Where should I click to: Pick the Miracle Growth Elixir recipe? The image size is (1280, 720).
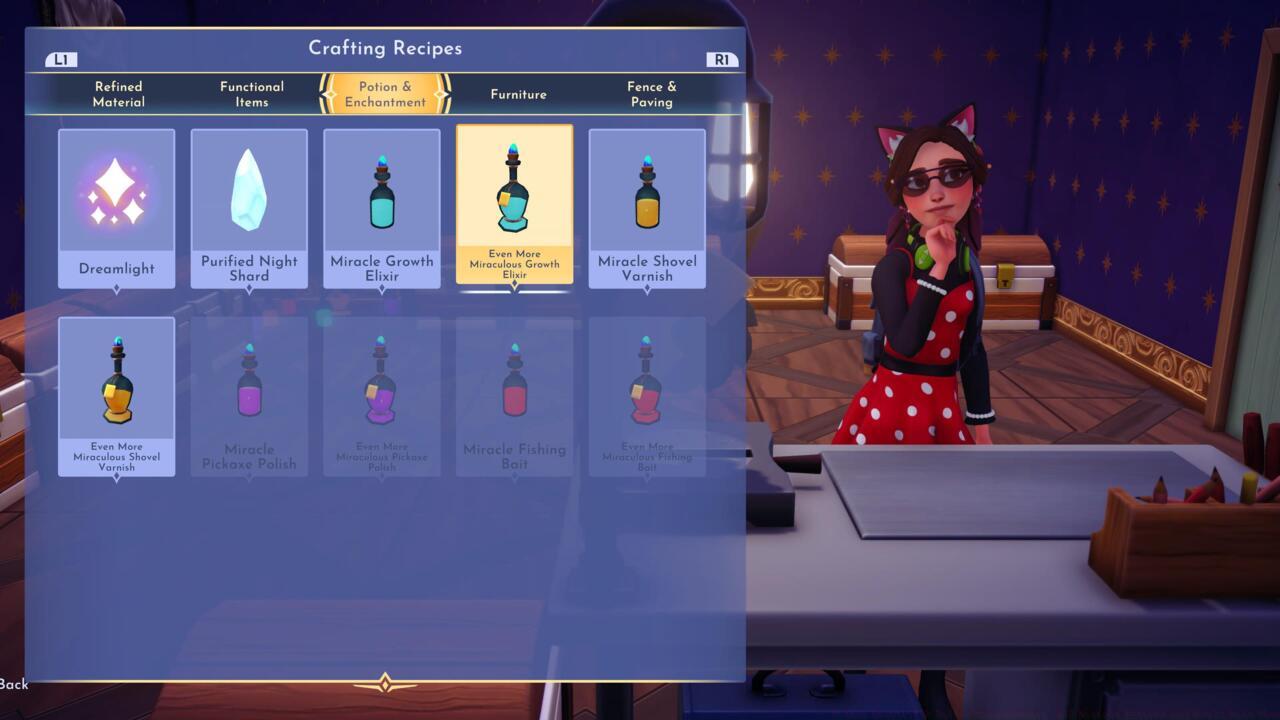[x=382, y=208]
